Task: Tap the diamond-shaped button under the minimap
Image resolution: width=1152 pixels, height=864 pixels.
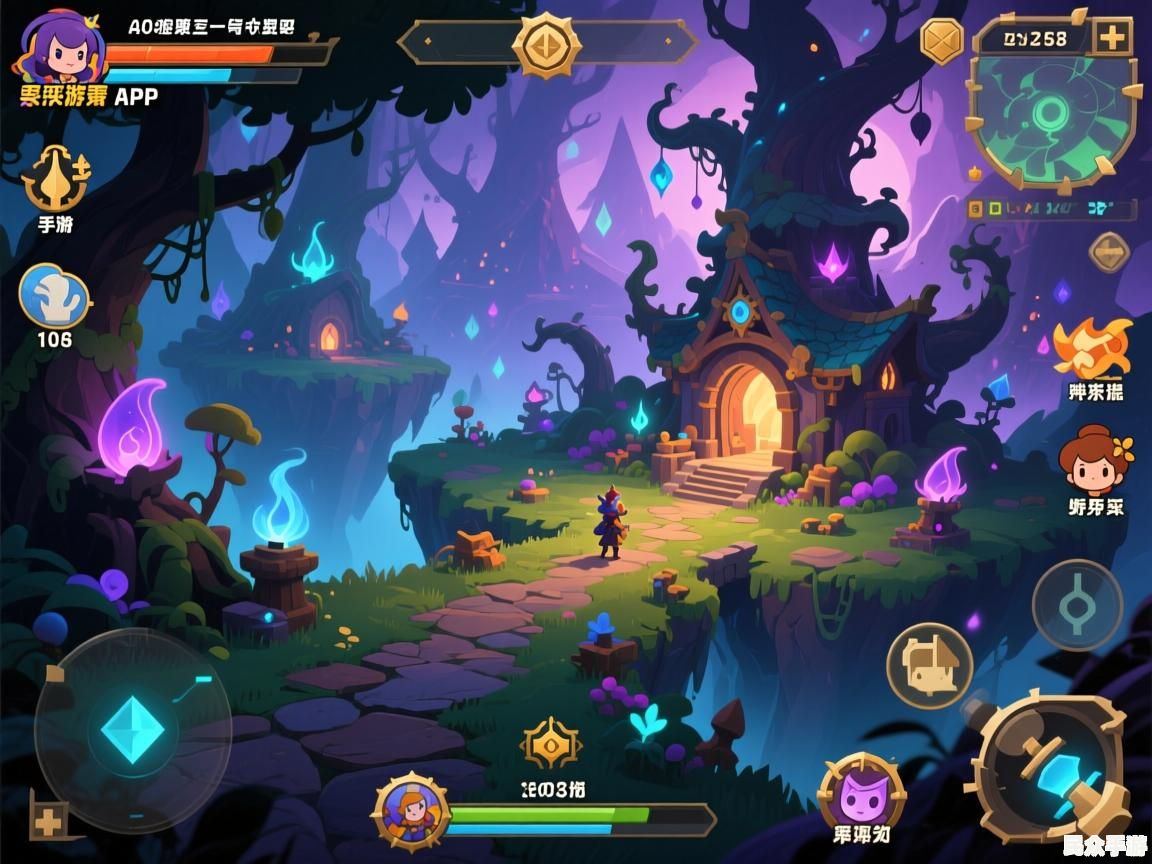Action: 1109,252
